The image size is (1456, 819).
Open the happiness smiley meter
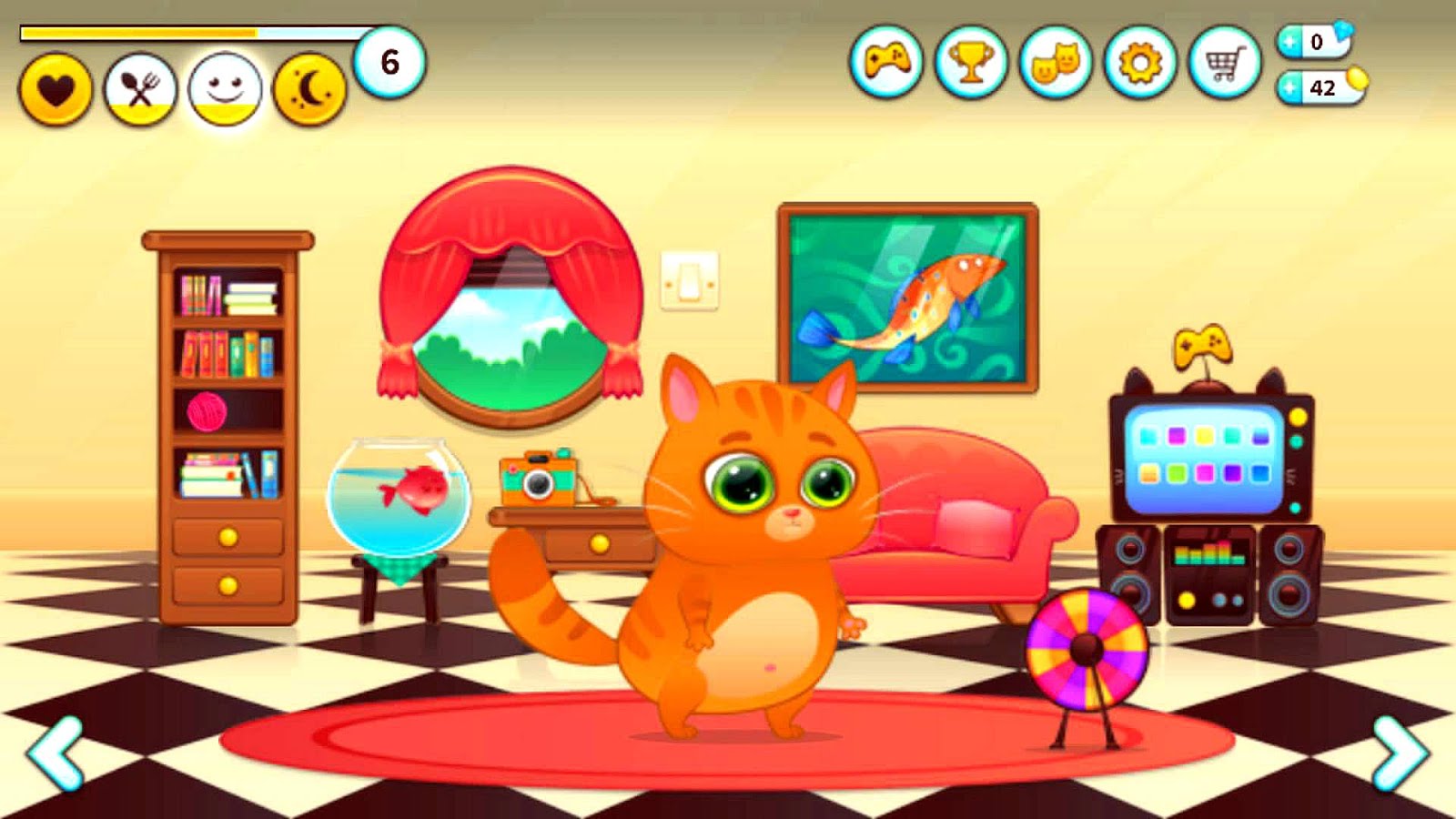pos(223,88)
